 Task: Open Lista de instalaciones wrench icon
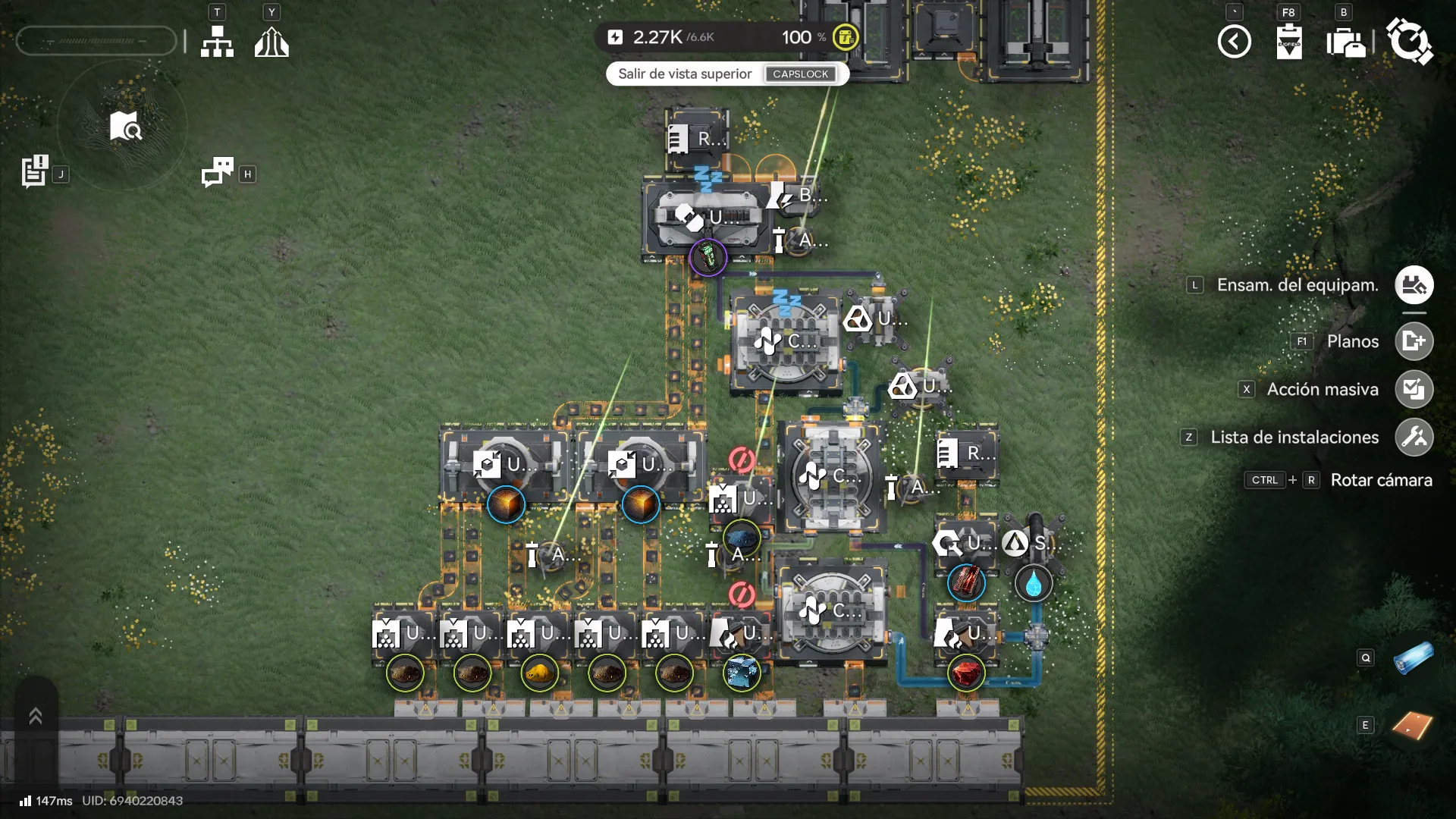(1414, 437)
